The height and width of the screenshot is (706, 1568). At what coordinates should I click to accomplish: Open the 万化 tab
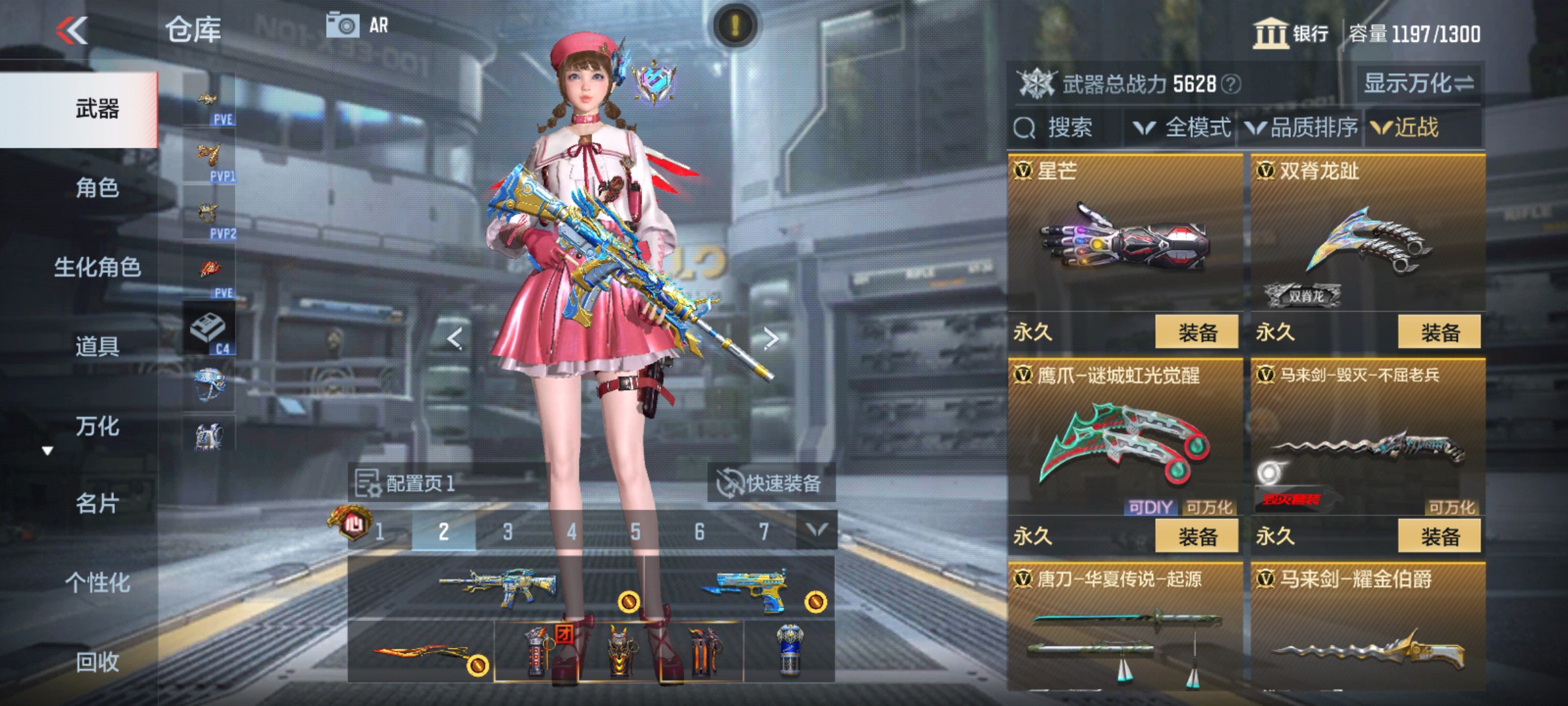[x=97, y=426]
